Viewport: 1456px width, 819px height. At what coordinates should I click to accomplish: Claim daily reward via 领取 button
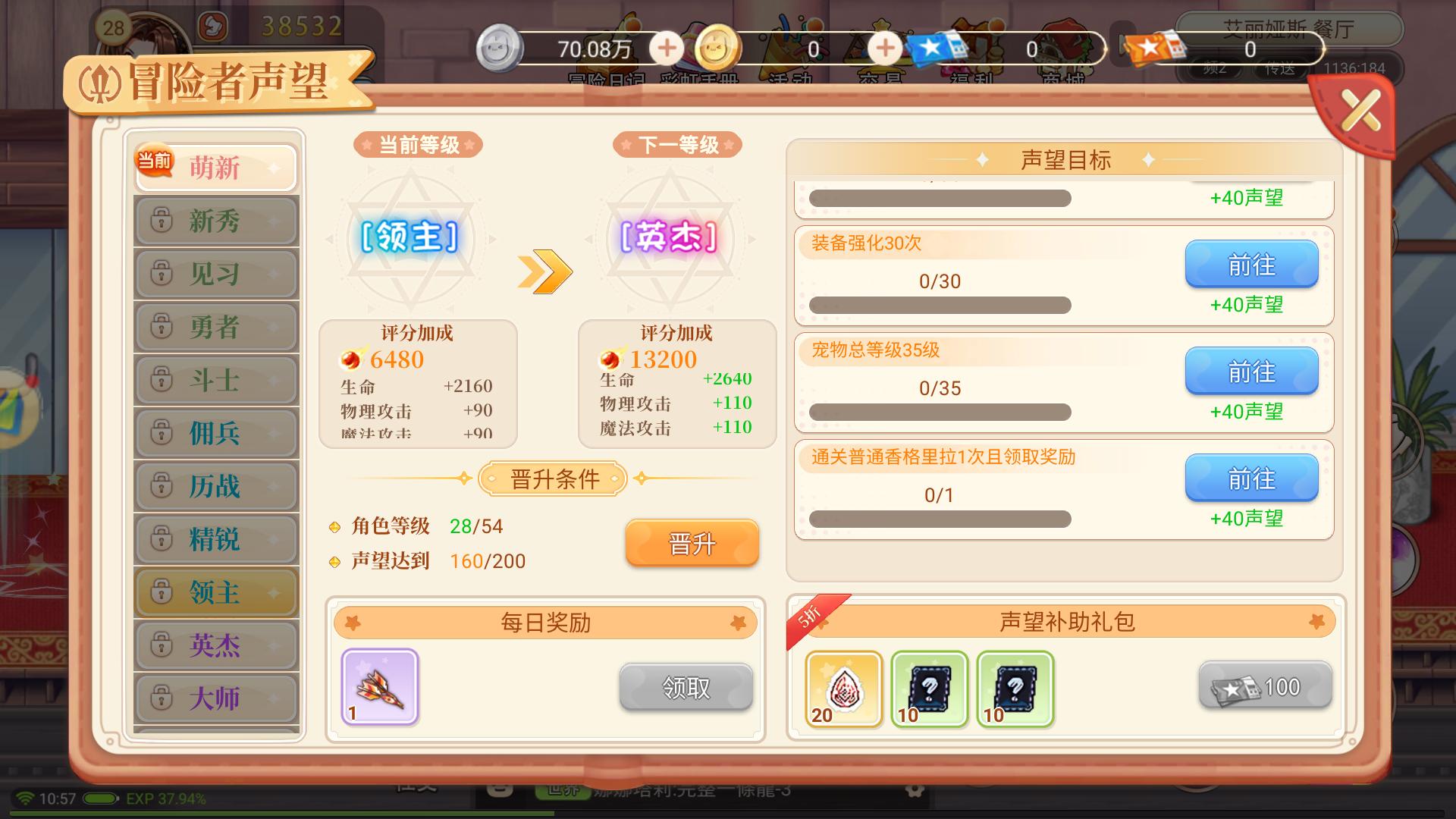(685, 689)
